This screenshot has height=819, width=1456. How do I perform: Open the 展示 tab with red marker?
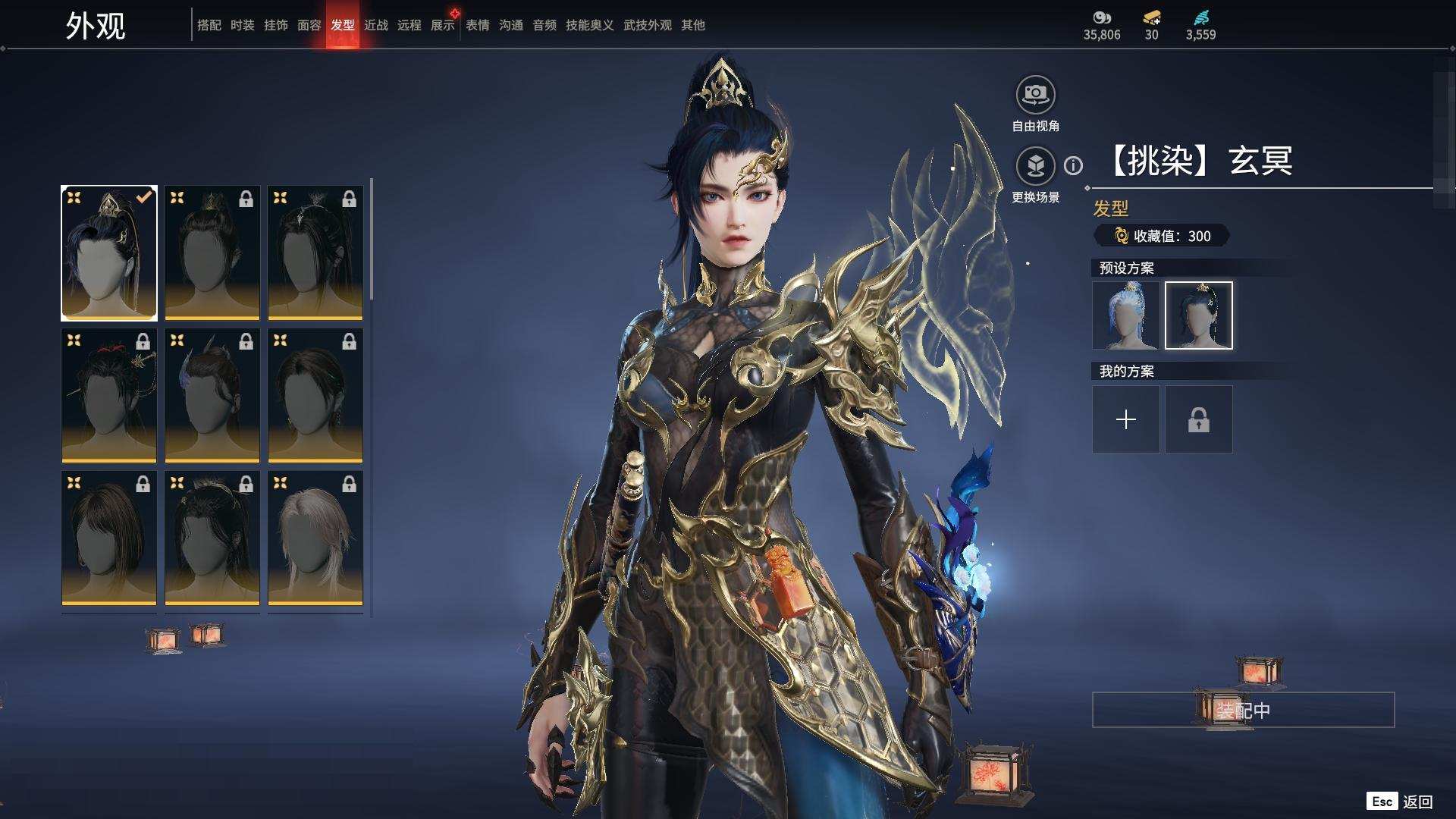click(442, 25)
